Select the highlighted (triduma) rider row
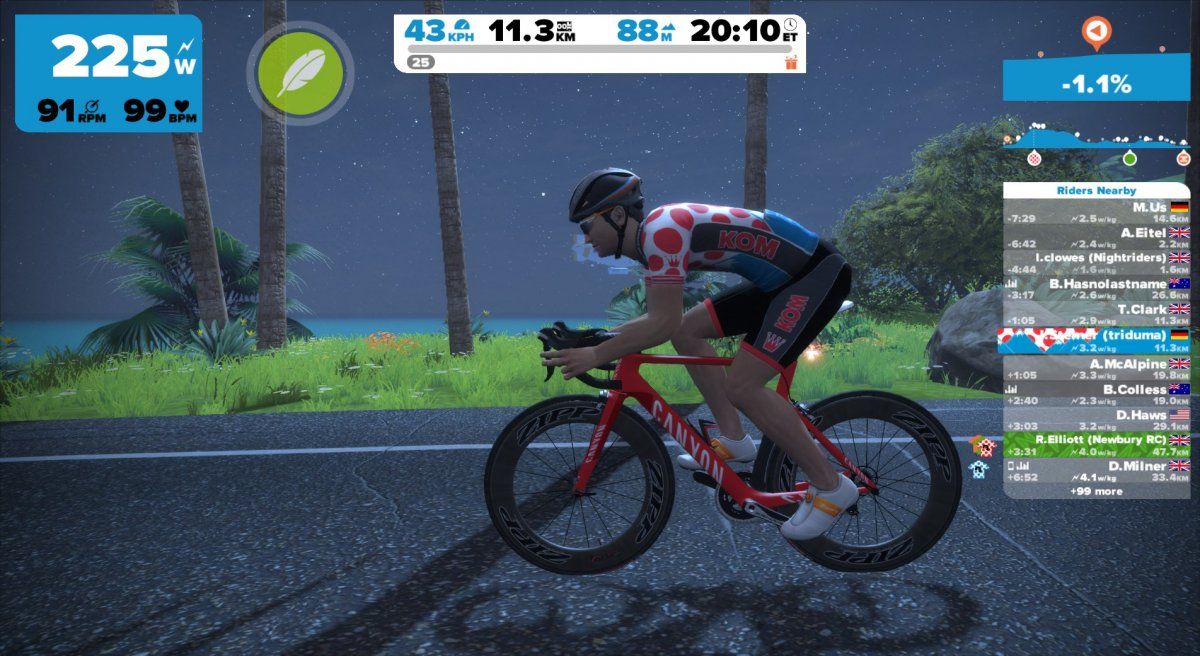Image resolution: width=1200 pixels, height=656 pixels. pos(1097,341)
